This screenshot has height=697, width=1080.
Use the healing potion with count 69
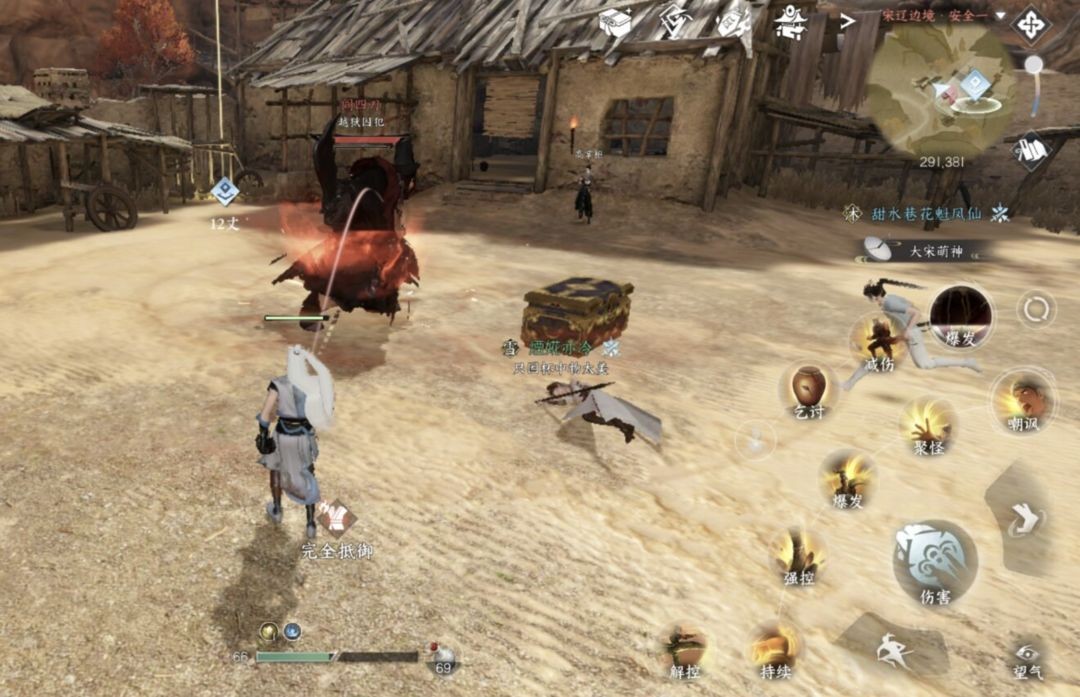point(442,656)
